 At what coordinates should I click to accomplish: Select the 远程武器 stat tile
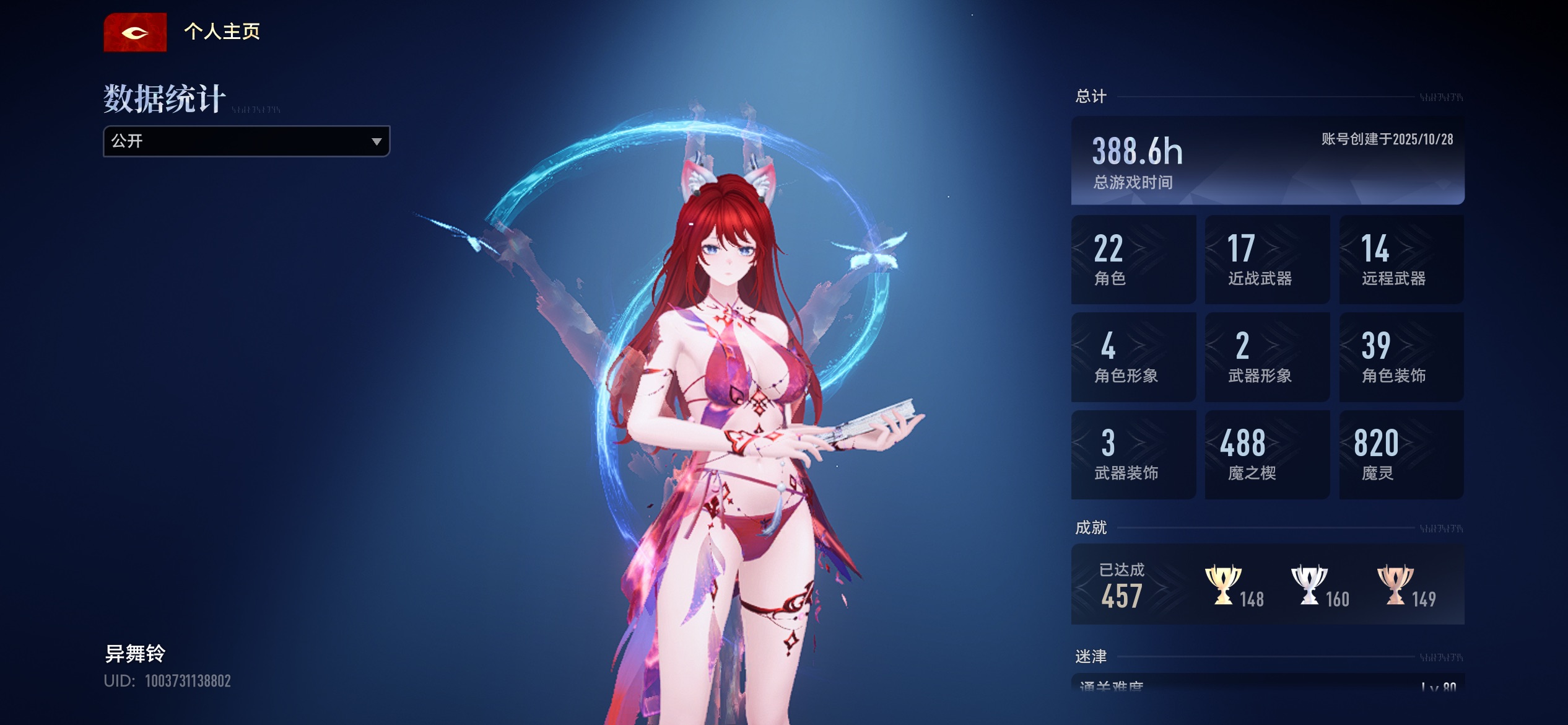[1401, 260]
